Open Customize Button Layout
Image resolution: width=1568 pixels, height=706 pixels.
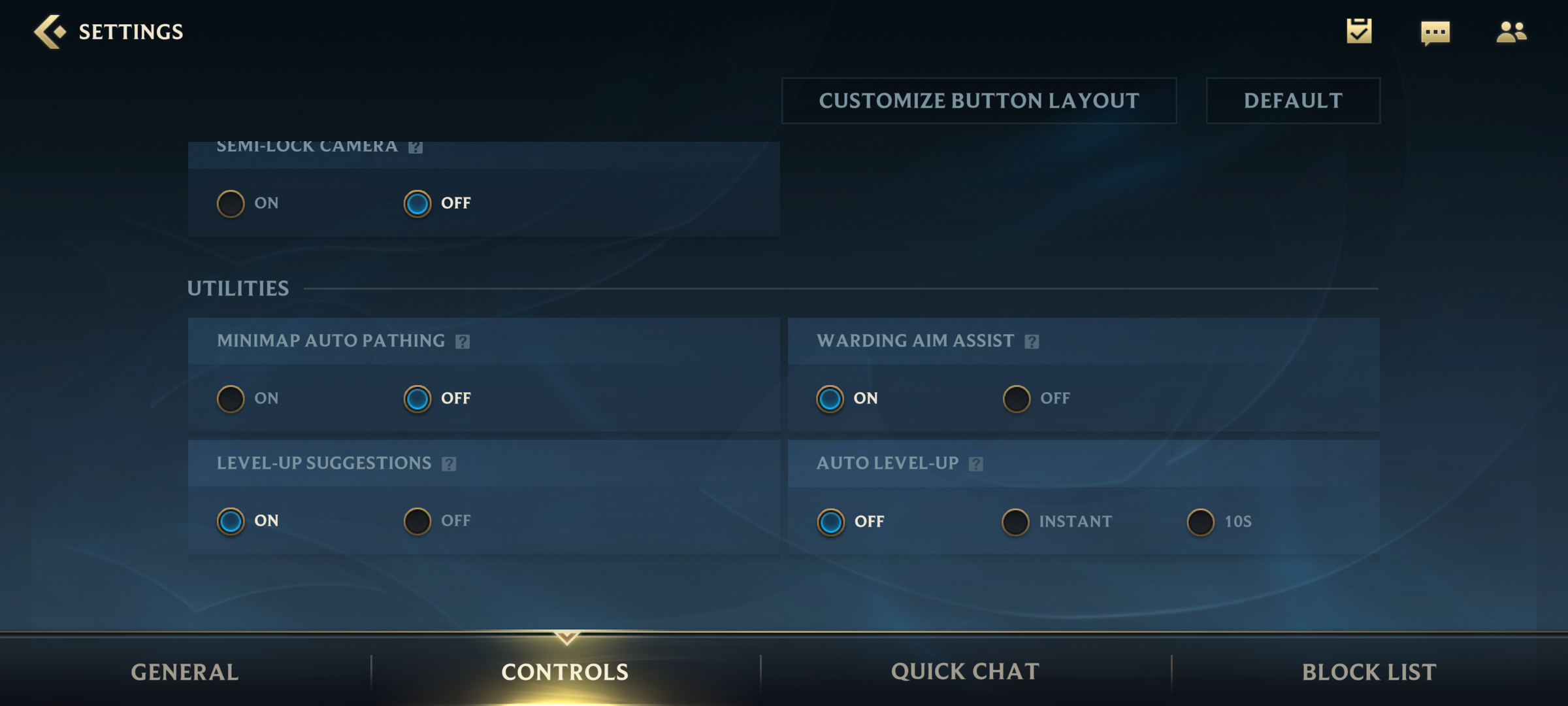tap(979, 101)
